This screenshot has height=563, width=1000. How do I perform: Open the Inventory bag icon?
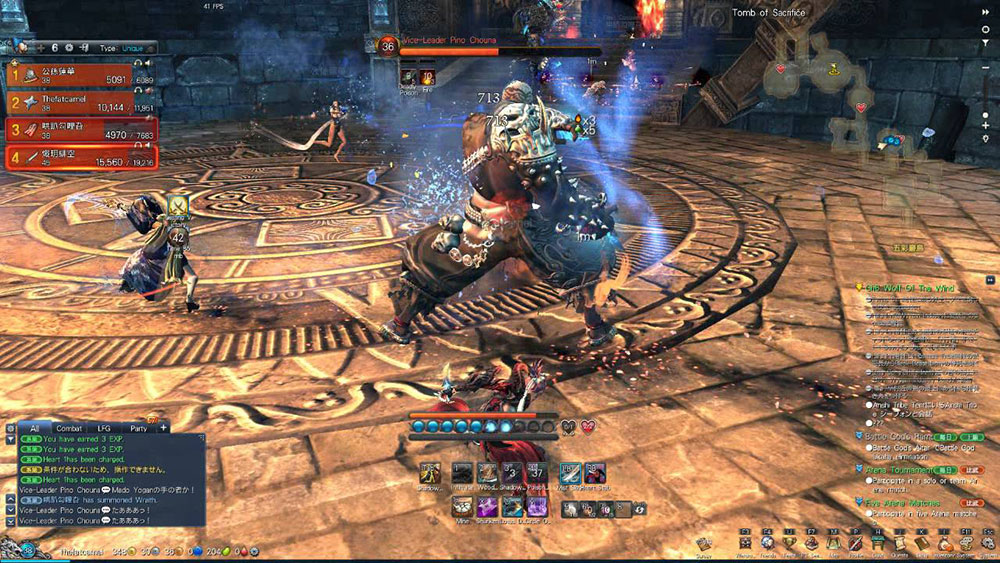(943, 543)
